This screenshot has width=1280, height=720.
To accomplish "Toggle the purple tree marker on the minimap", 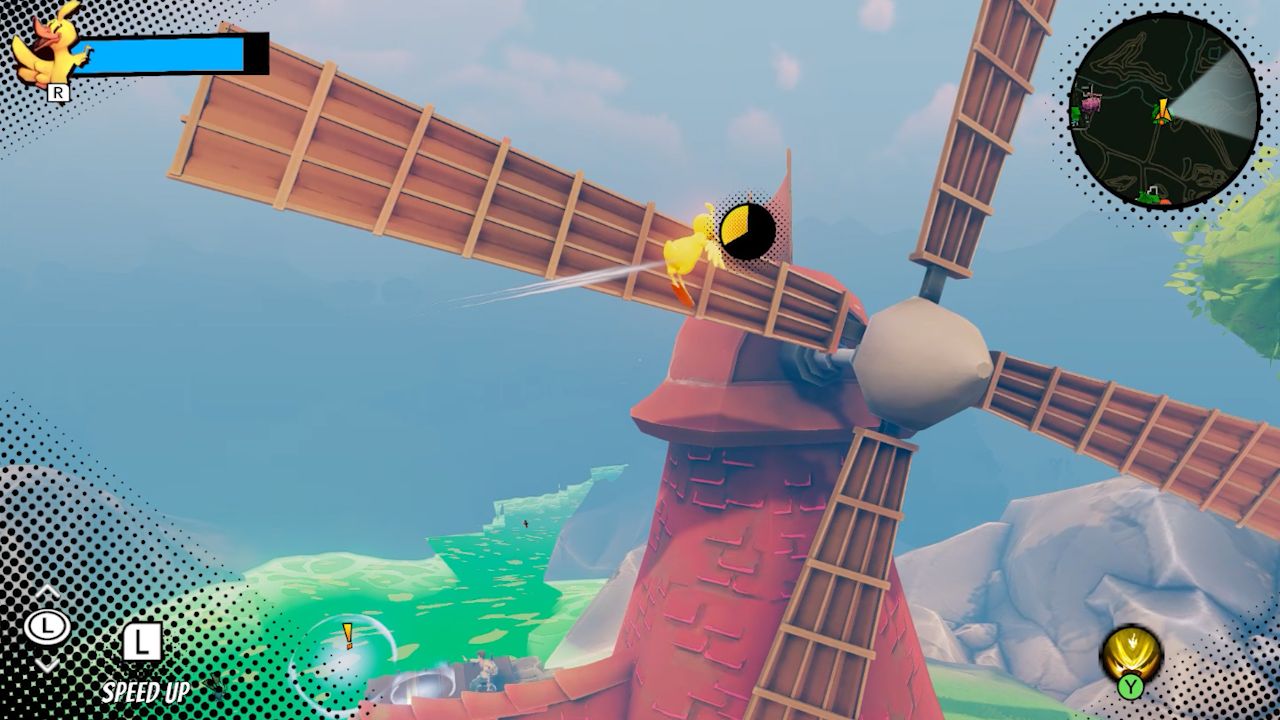I will 1091,104.
